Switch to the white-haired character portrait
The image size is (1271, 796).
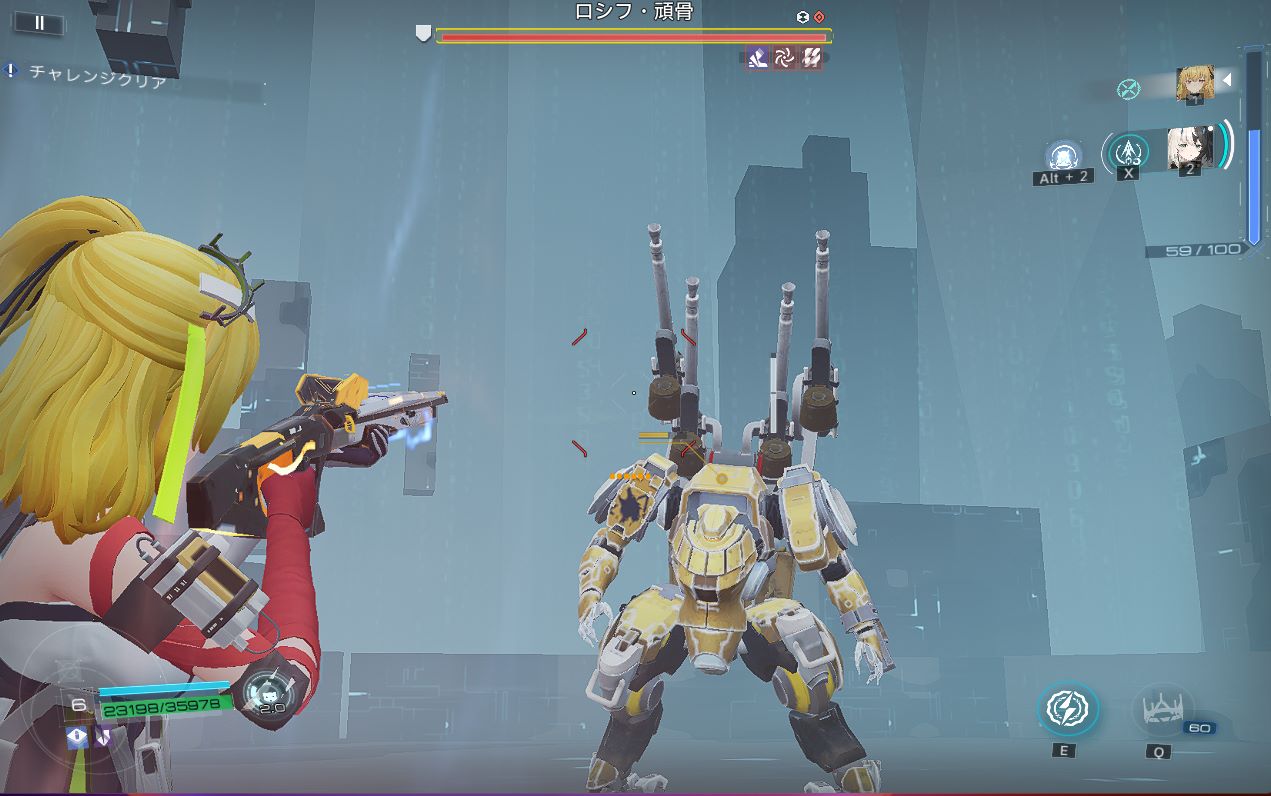[1190, 149]
